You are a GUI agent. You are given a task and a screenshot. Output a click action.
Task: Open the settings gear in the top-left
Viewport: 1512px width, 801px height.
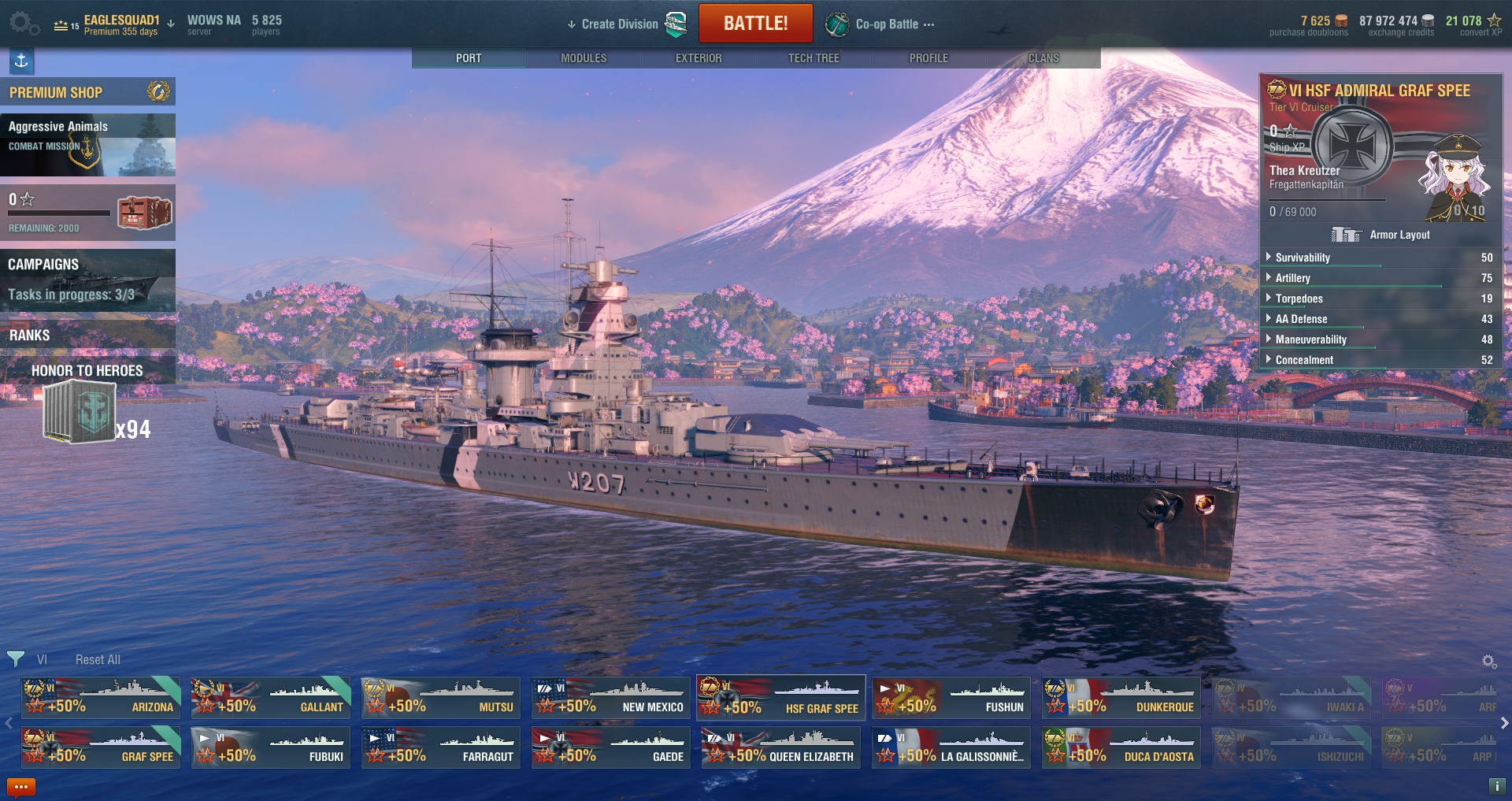coord(21,22)
